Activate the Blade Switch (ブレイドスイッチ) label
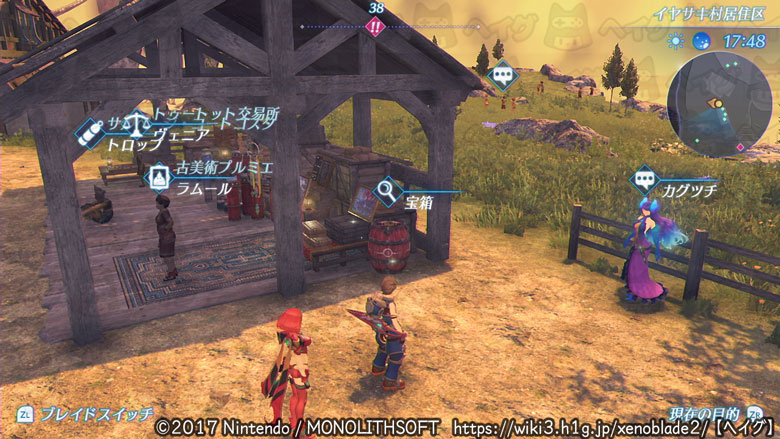Screen dimensions: 780x439 (97, 413)
